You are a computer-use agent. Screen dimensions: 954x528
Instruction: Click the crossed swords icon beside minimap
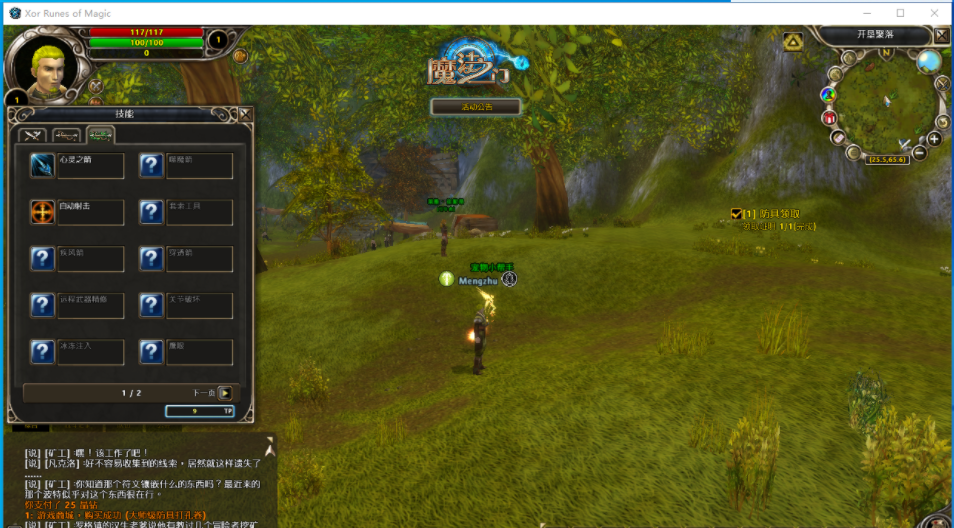[x=942, y=84]
